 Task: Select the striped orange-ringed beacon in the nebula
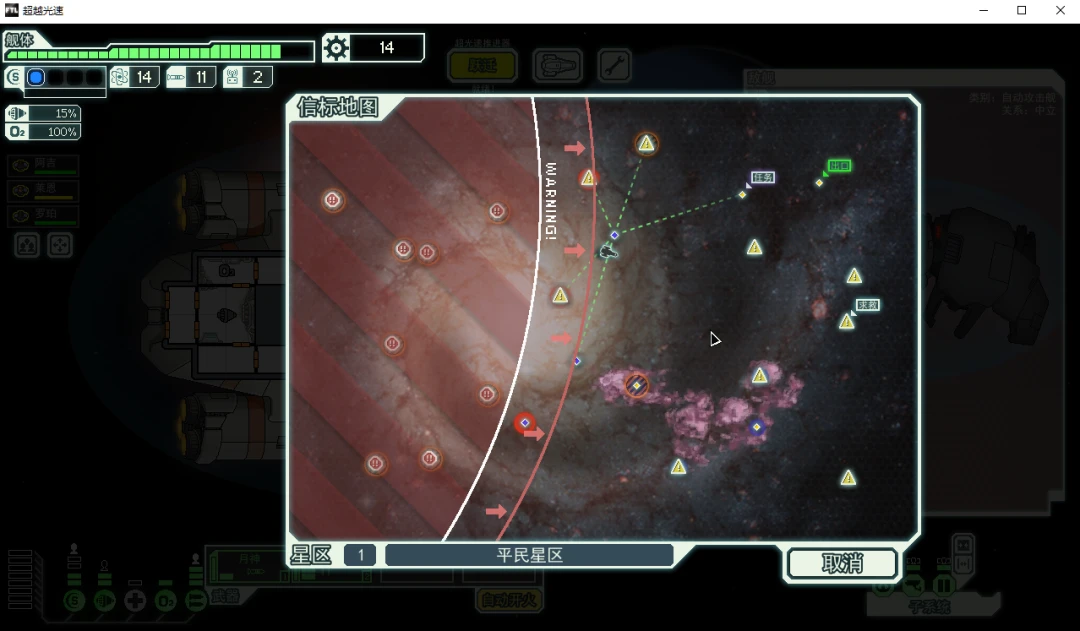pos(637,385)
